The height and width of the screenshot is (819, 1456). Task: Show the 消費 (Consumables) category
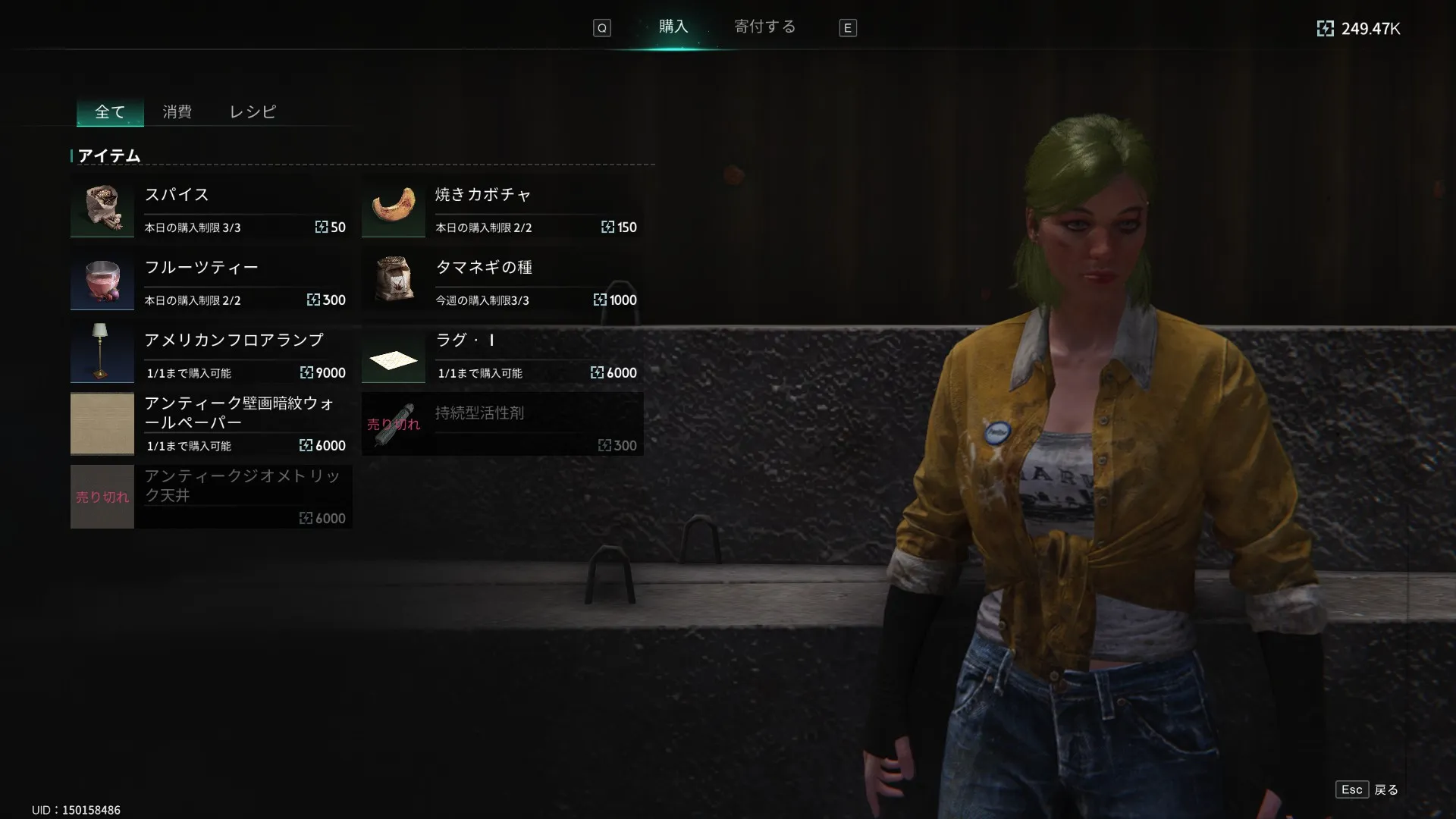pyautogui.click(x=177, y=112)
